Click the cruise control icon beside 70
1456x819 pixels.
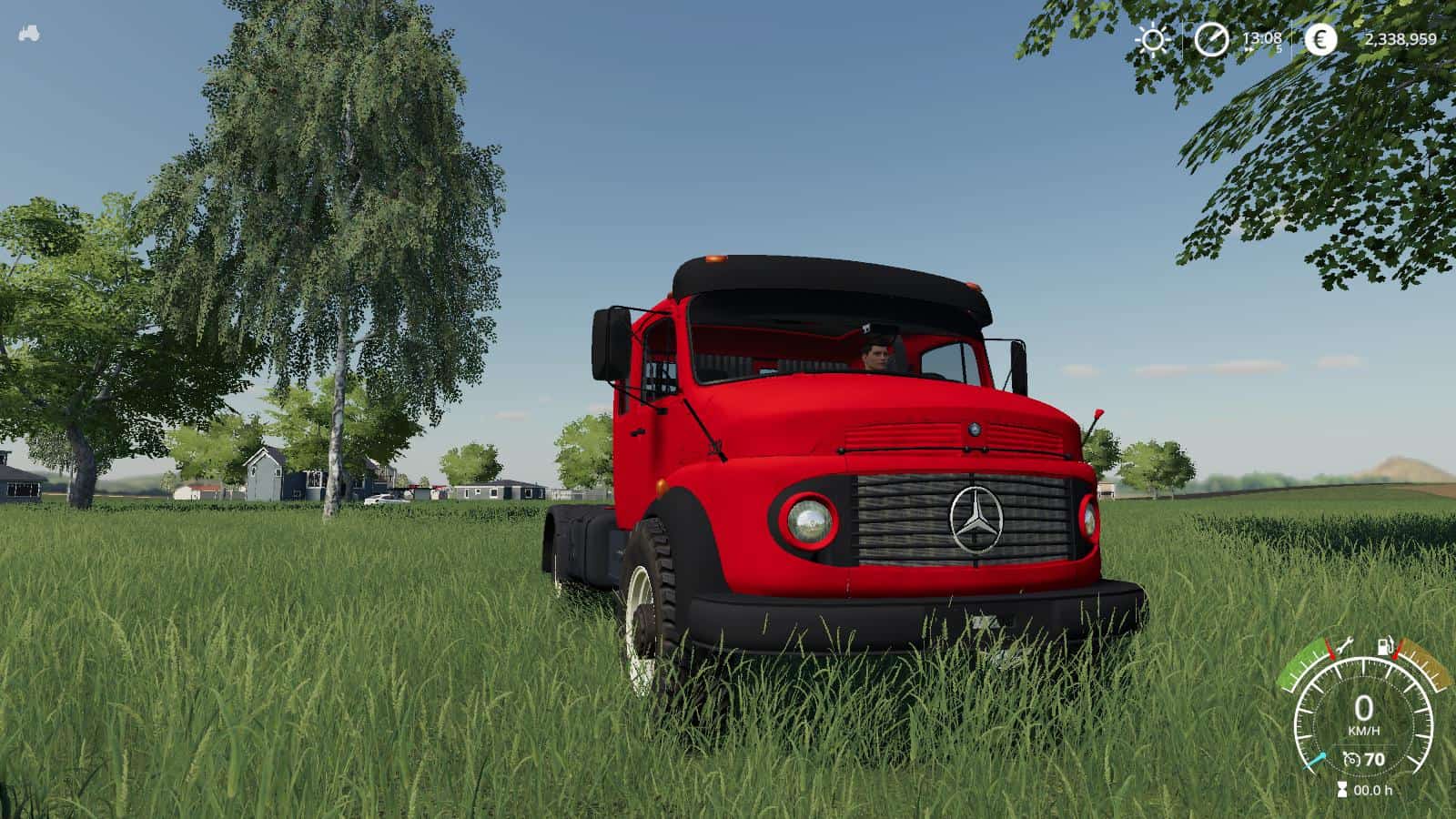coord(1352,759)
